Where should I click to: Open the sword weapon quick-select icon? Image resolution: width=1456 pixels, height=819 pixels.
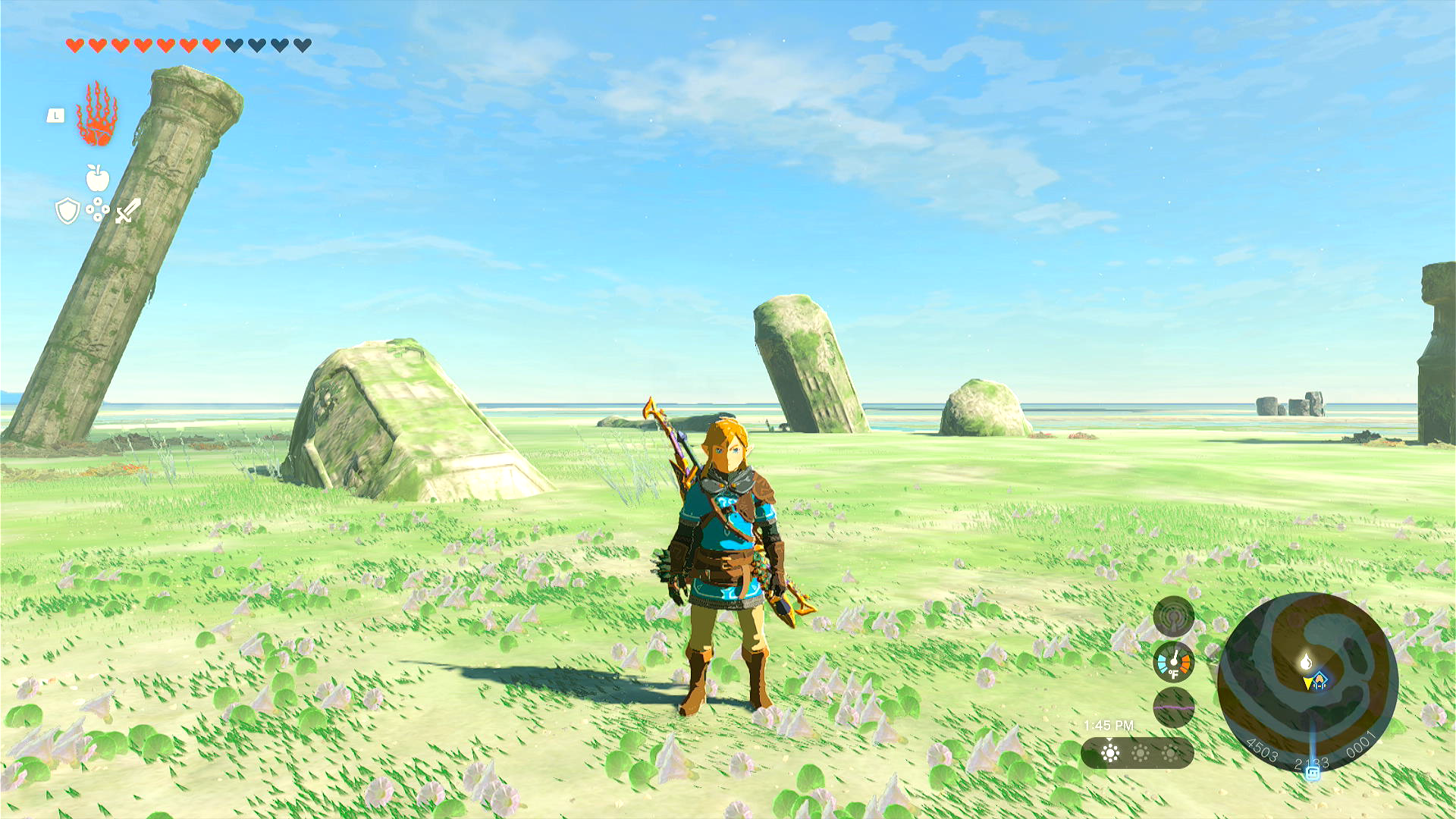[128, 211]
